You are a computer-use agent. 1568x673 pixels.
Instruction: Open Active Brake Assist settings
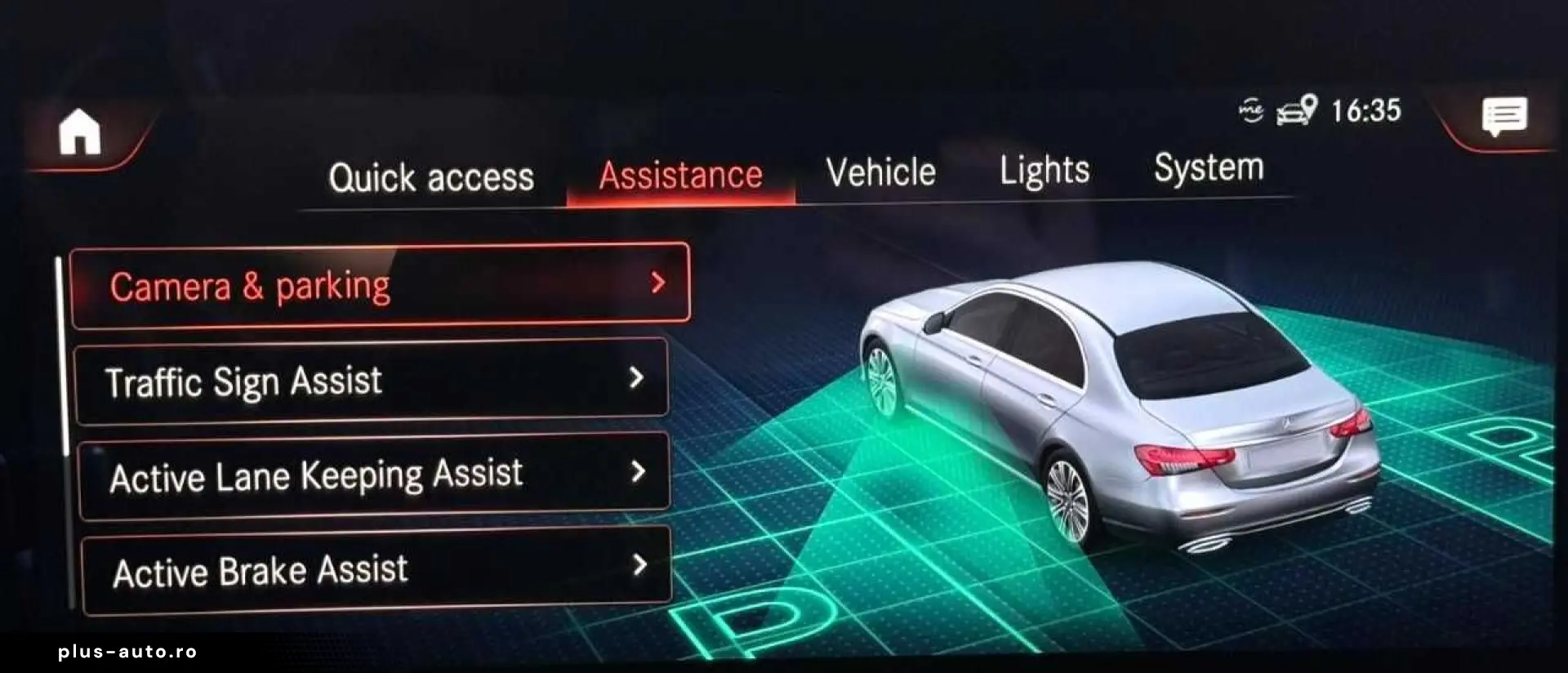(x=327, y=571)
